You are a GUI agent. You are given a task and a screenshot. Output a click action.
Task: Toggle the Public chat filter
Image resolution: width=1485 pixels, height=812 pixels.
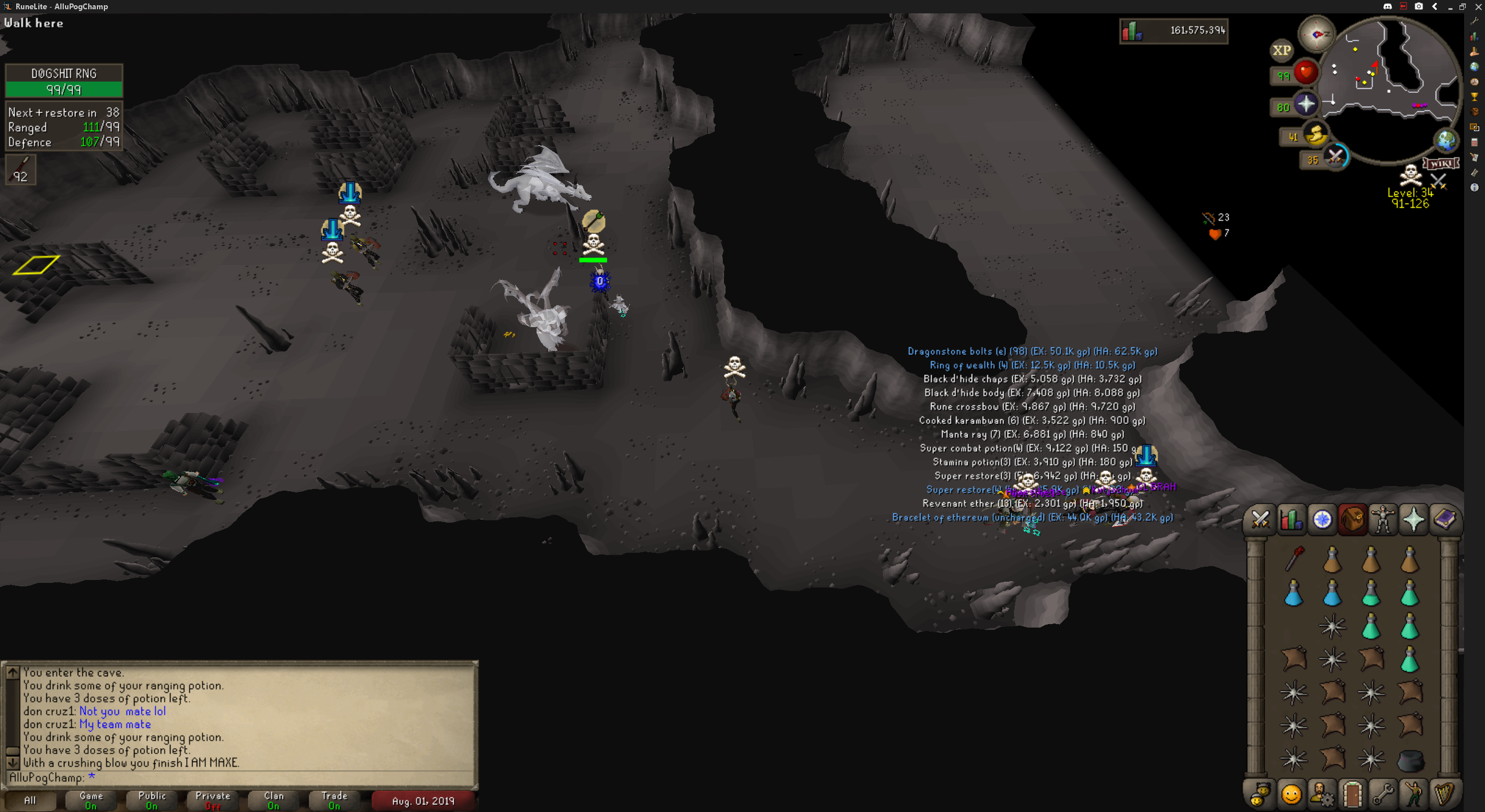[x=152, y=800]
